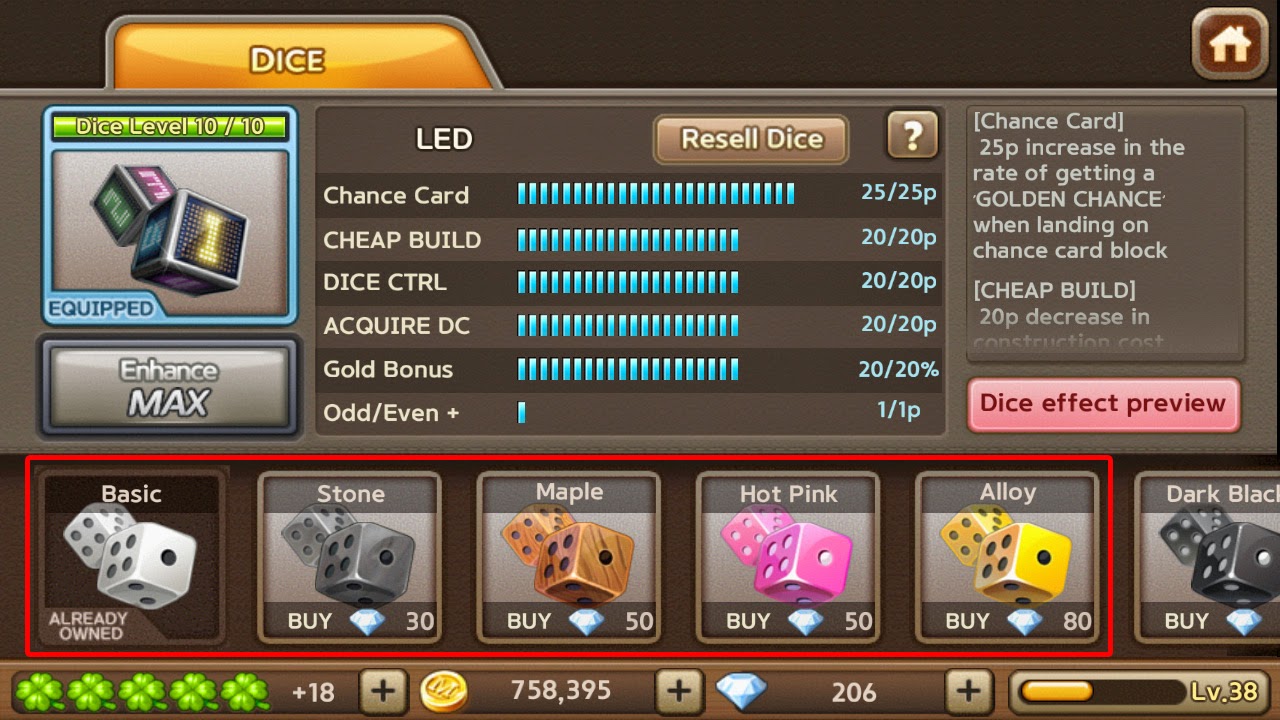Click the diamond currency icon
This screenshot has height=720, width=1280.
[x=740, y=691]
